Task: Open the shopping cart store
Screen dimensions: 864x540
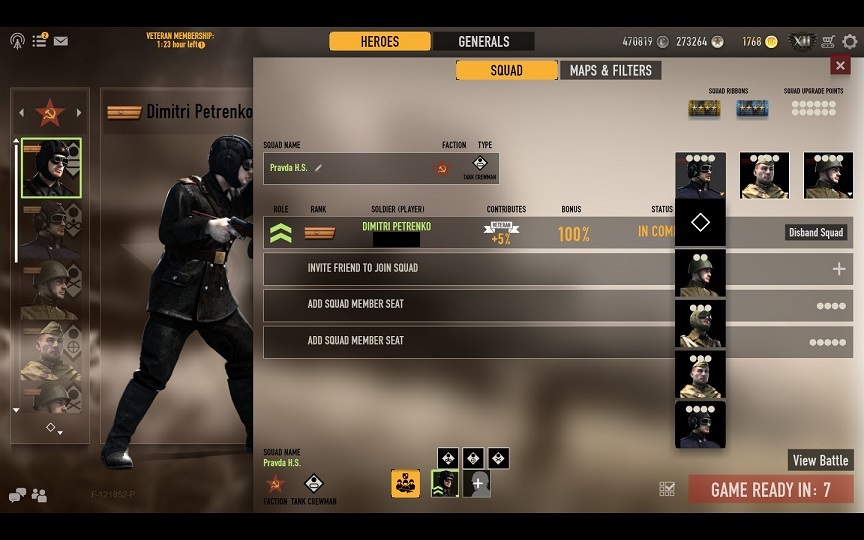Action: tap(828, 41)
